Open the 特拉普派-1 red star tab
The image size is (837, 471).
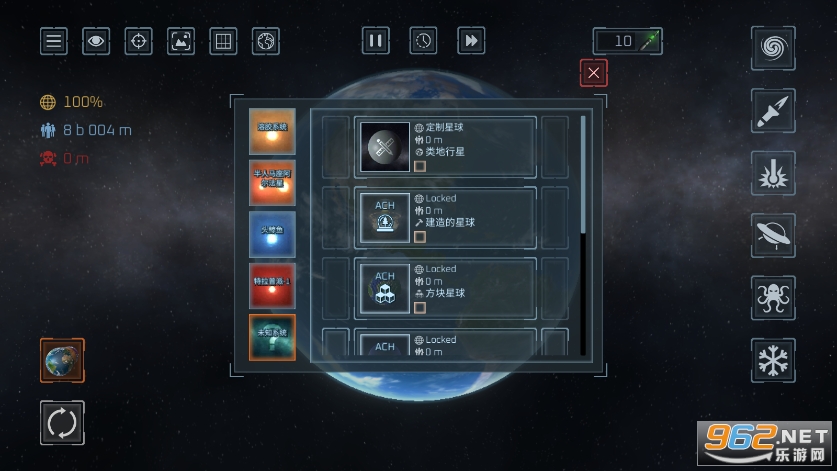(272, 285)
